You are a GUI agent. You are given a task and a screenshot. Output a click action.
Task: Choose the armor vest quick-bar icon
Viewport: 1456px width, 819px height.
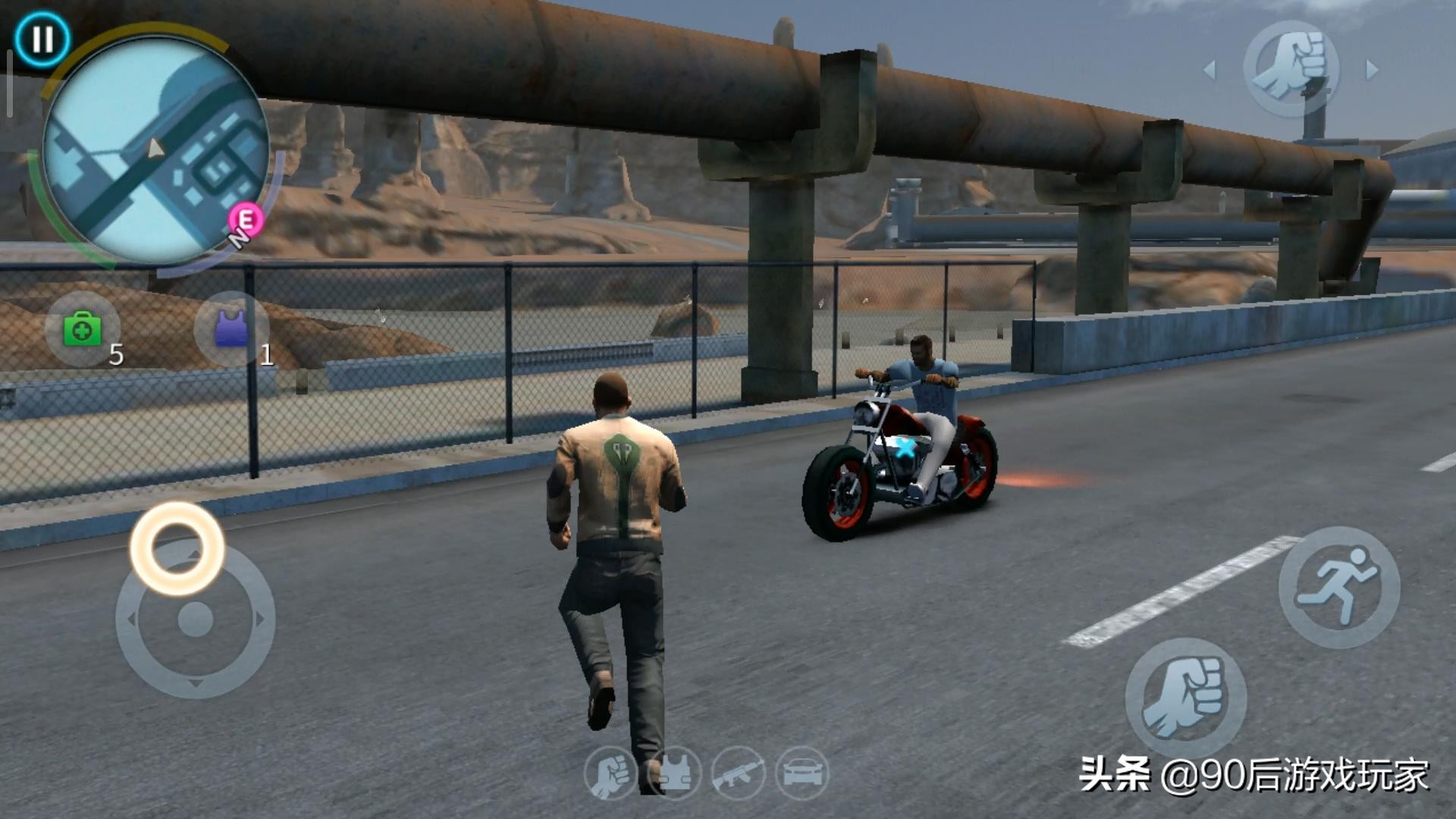click(674, 773)
